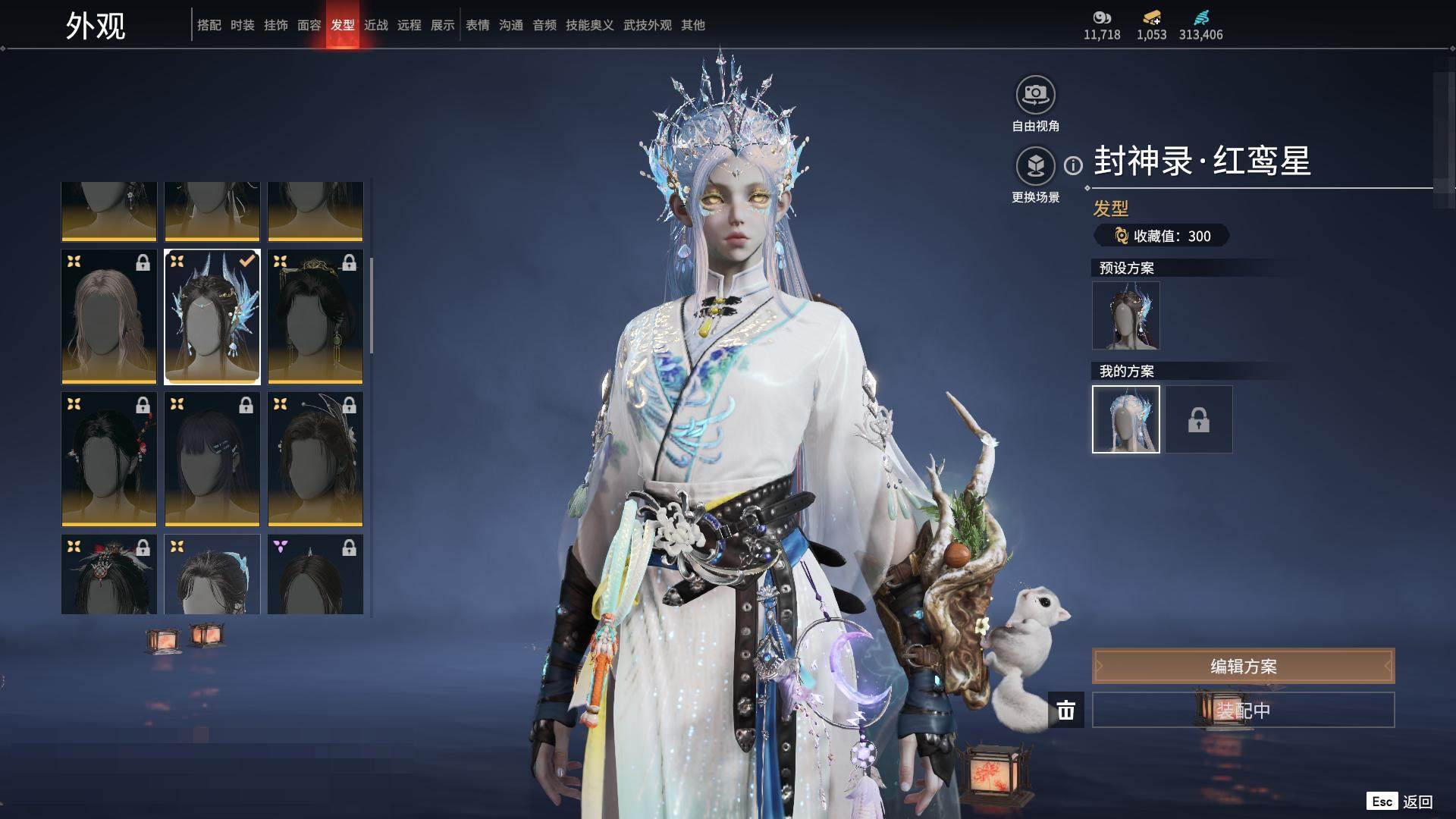Select the 预设方案 hairstyle thumbnail
The height and width of the screenshot is (819, 1456).
(x=1125, y=315)
